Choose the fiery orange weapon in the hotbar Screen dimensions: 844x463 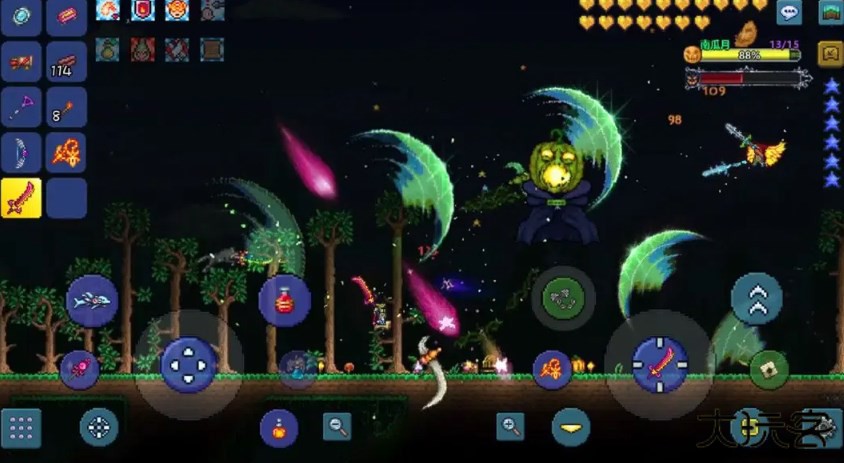pos(66,153)
